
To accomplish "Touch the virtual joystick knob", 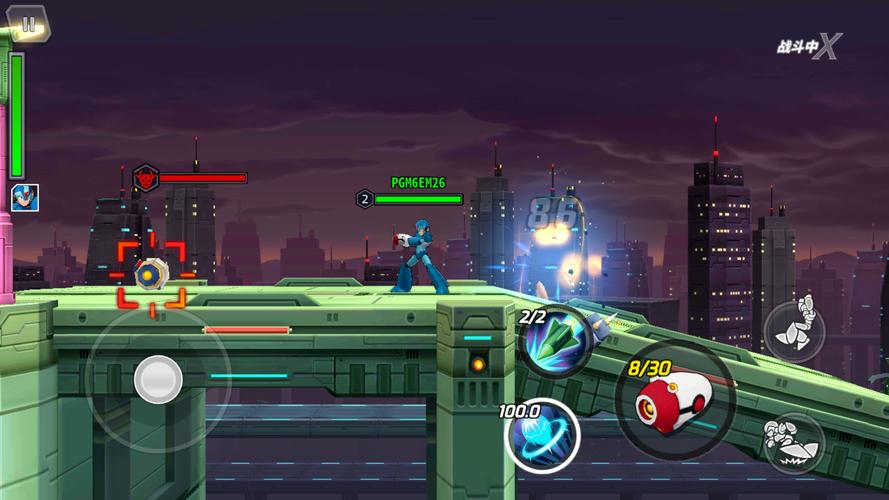I will point(158,379).
